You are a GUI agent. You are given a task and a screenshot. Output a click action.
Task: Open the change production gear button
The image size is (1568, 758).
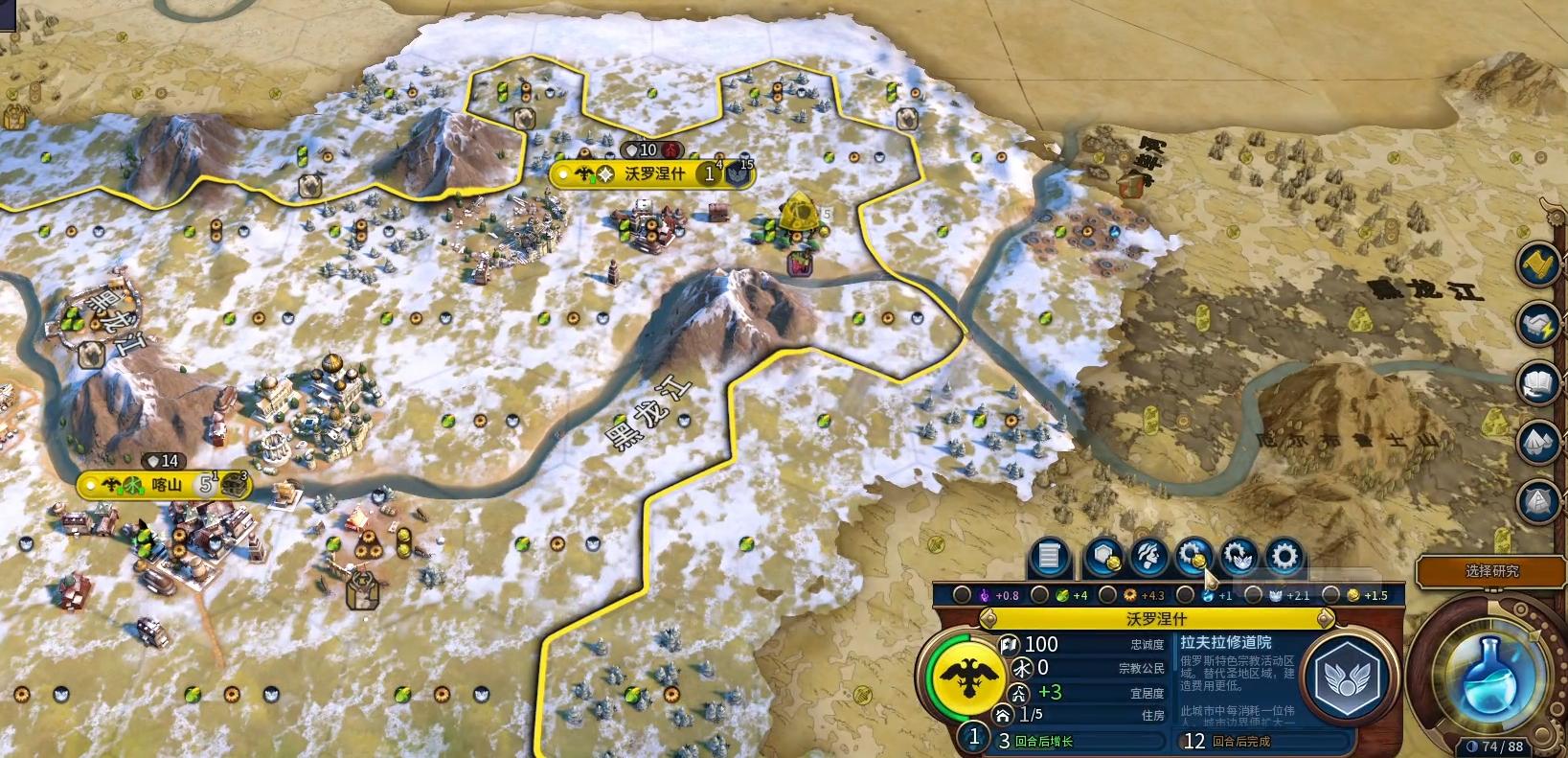1284,556
